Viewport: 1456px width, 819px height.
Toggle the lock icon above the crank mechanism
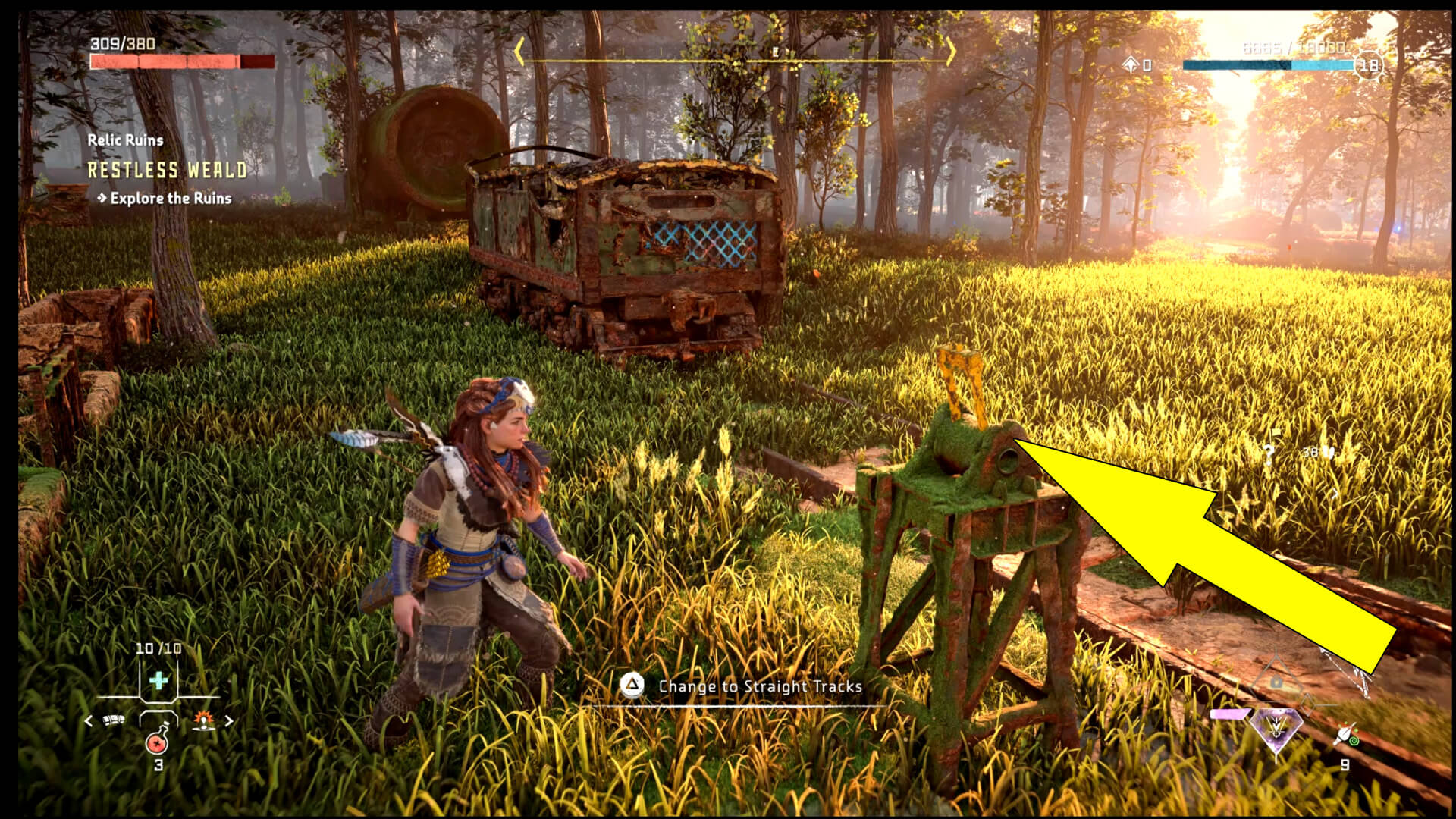(1276, 682)
